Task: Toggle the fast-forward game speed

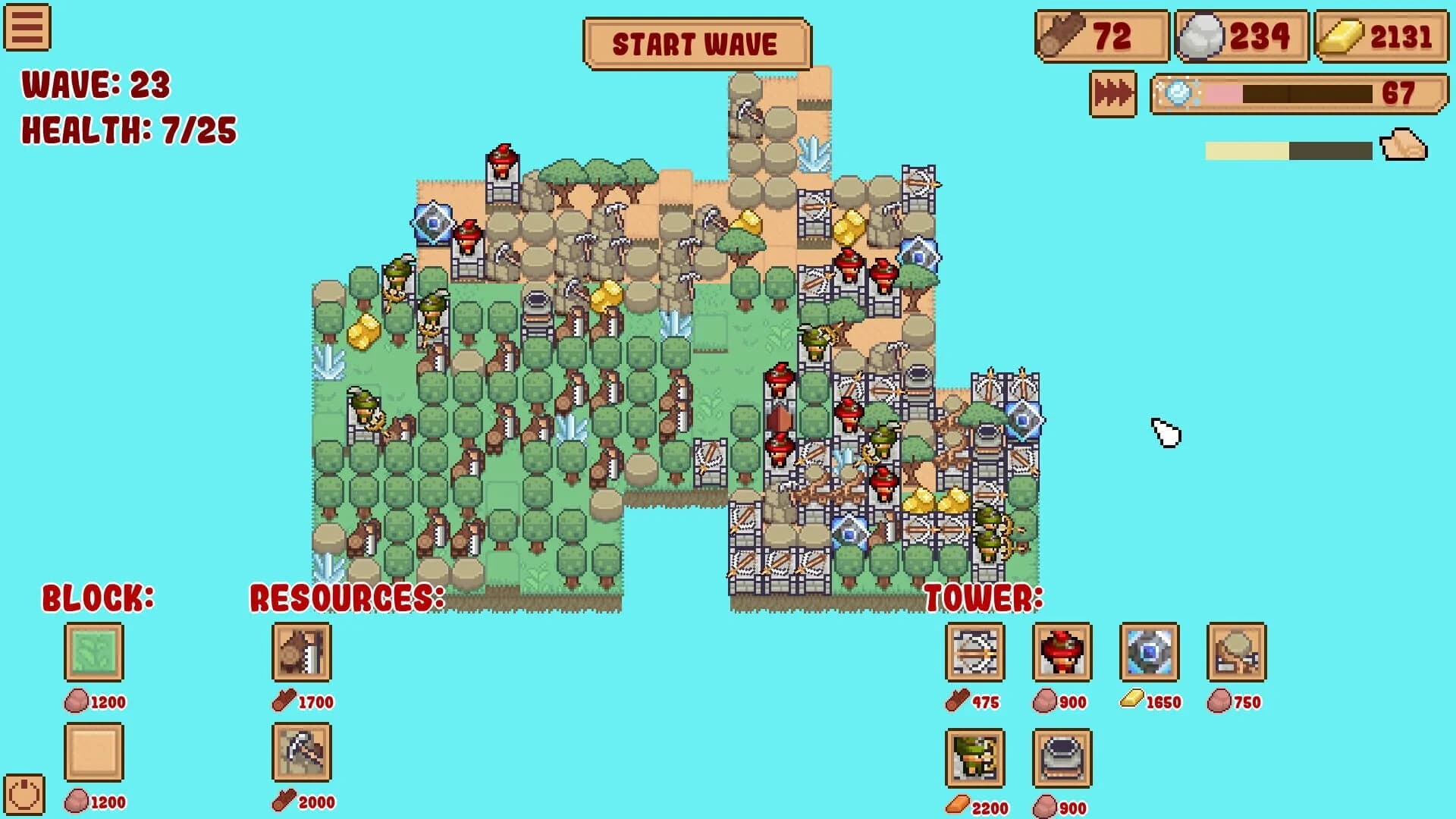Action: pyautogui.click(x=1112, y=94)
